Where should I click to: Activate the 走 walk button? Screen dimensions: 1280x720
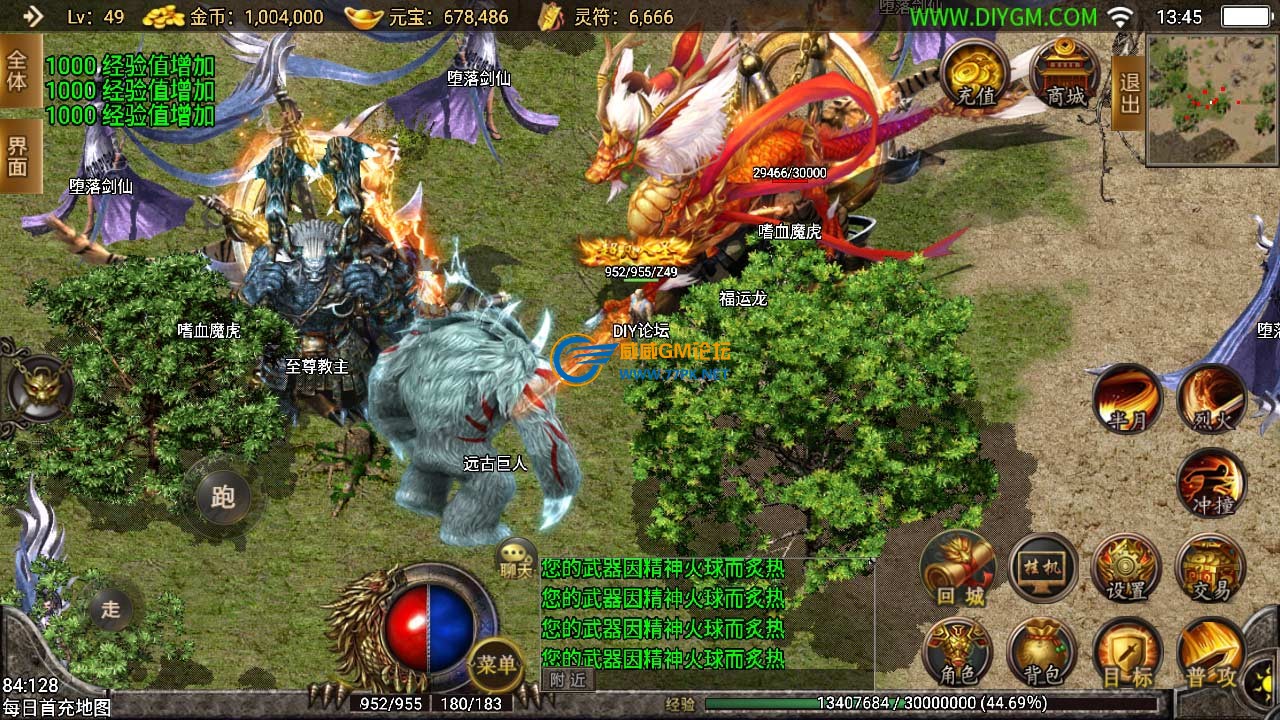[x=111, y=608]
